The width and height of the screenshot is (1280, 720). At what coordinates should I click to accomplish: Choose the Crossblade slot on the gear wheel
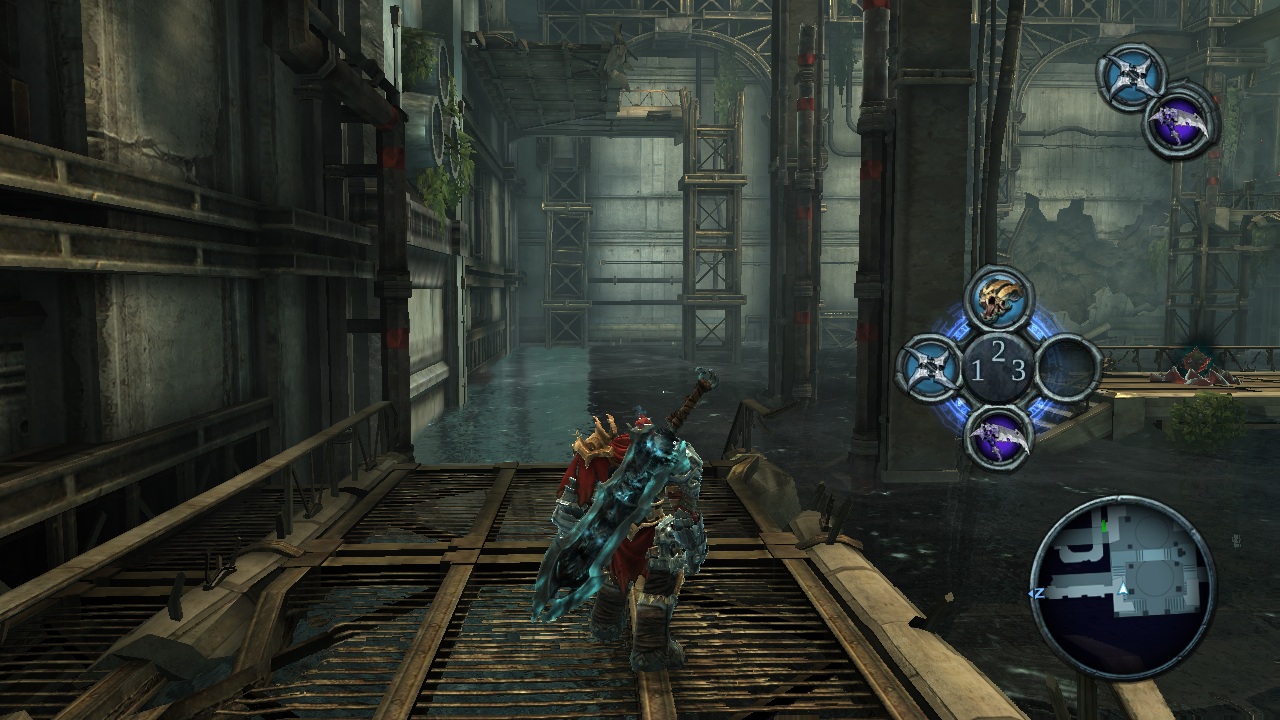pos(929,367)
